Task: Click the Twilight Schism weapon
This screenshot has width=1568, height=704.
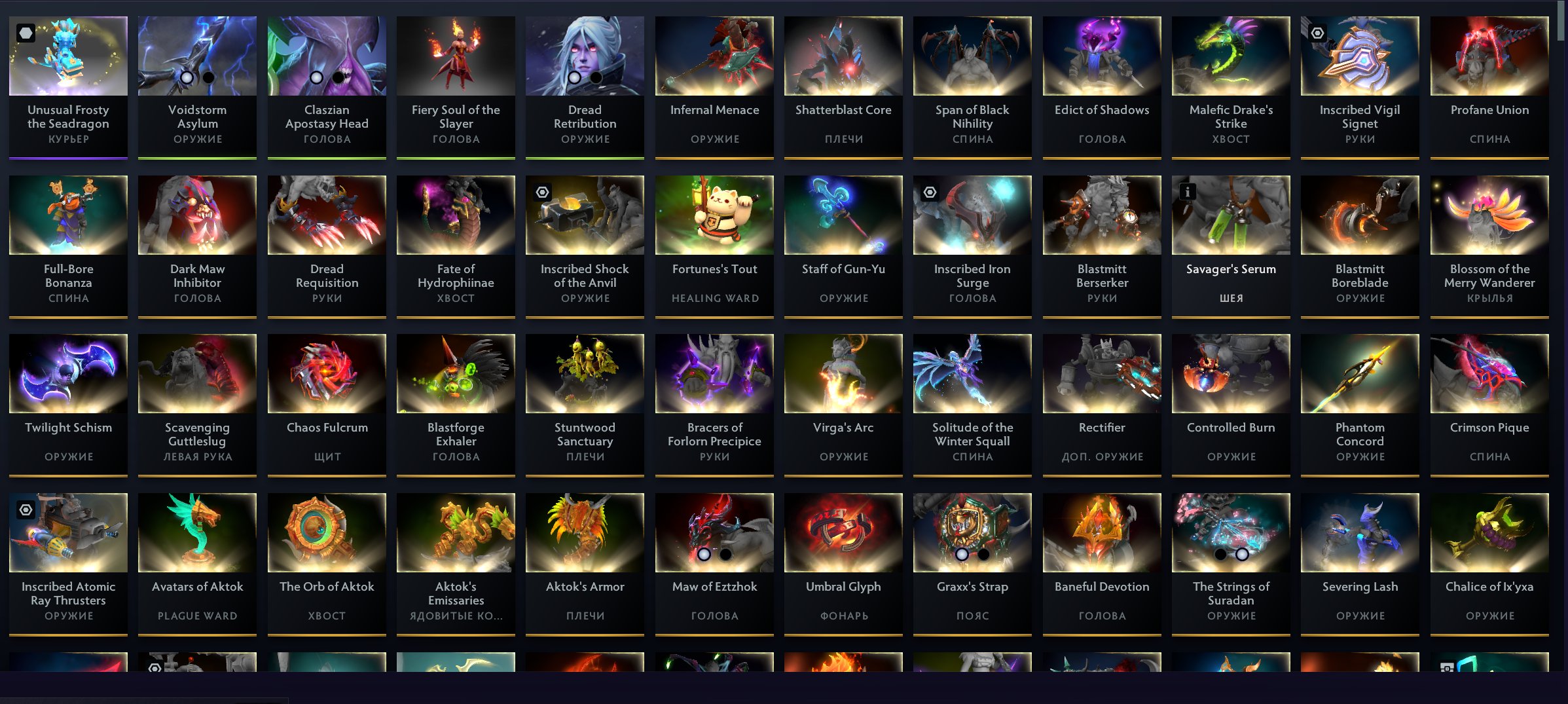Action: click(67, 373)
